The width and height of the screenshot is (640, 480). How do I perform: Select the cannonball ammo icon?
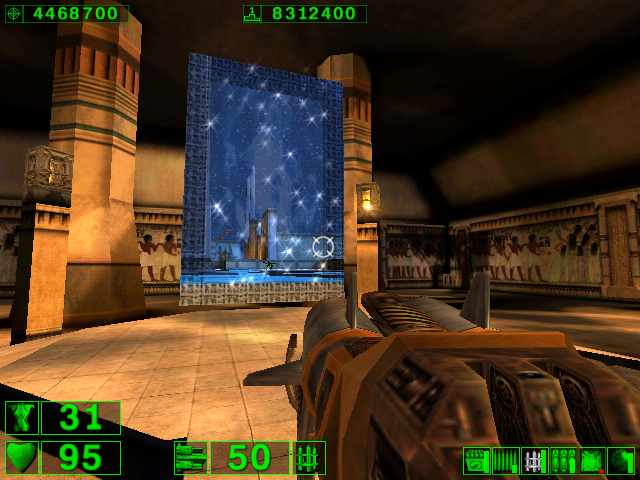tap(621, 460)
